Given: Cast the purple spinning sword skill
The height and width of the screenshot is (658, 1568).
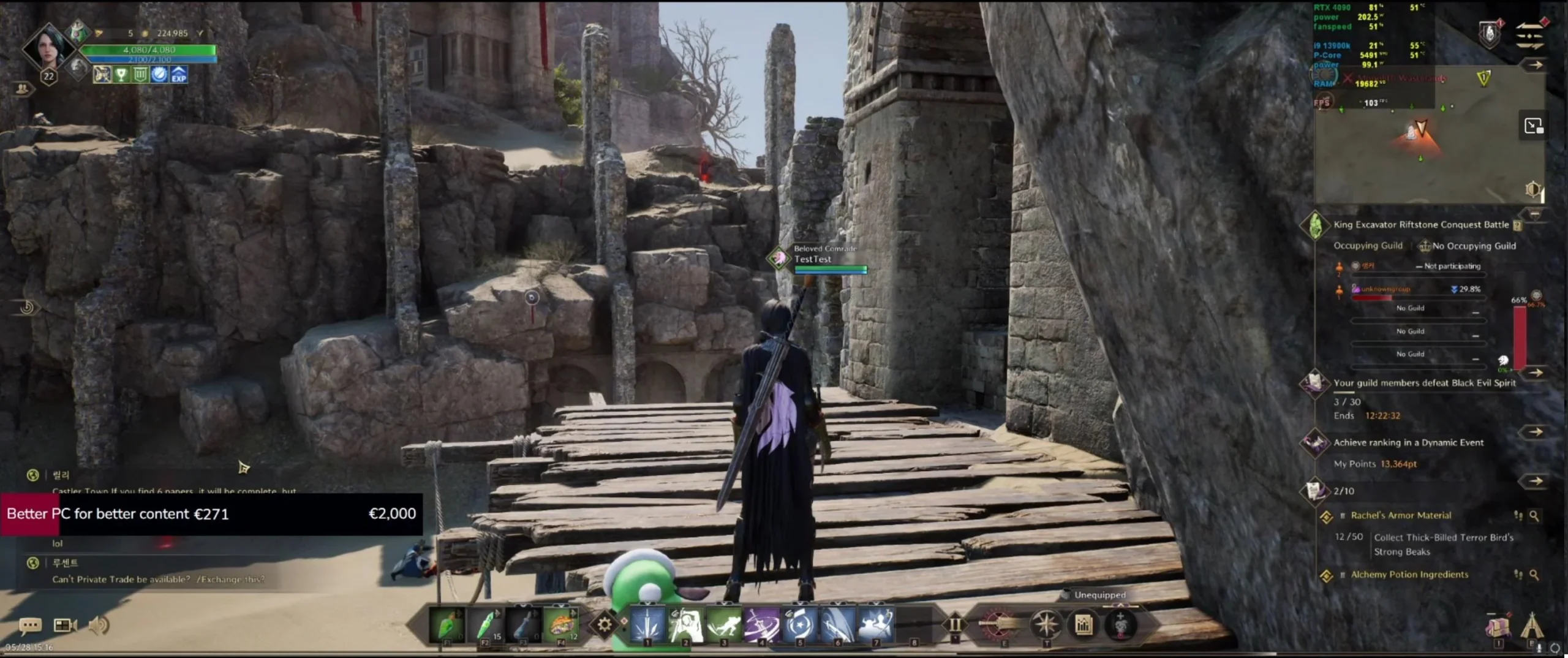Looking at the screenshot, I should (761, 625).
